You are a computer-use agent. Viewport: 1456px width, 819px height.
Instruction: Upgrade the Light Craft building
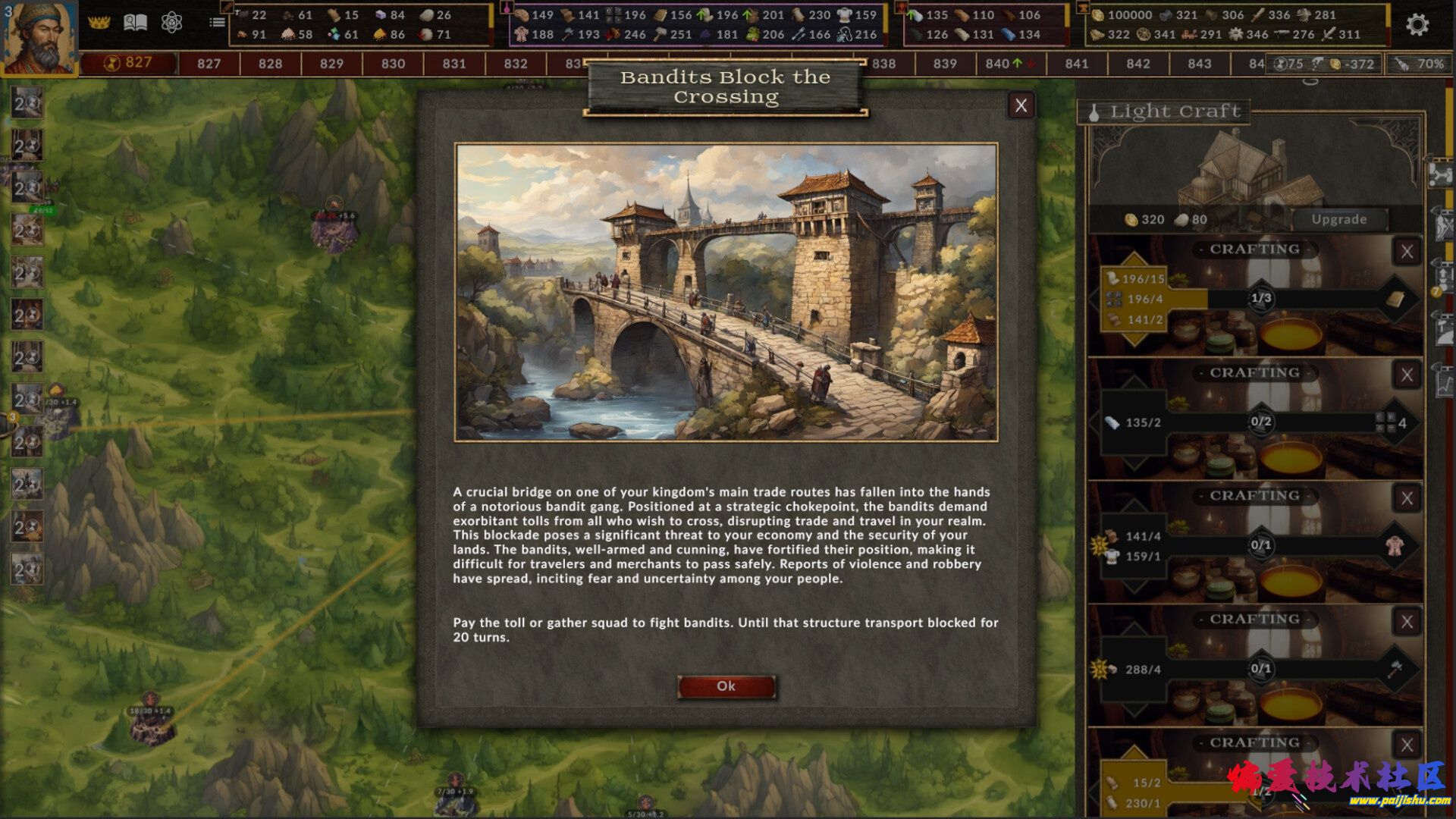click(x=1338, y=219)
